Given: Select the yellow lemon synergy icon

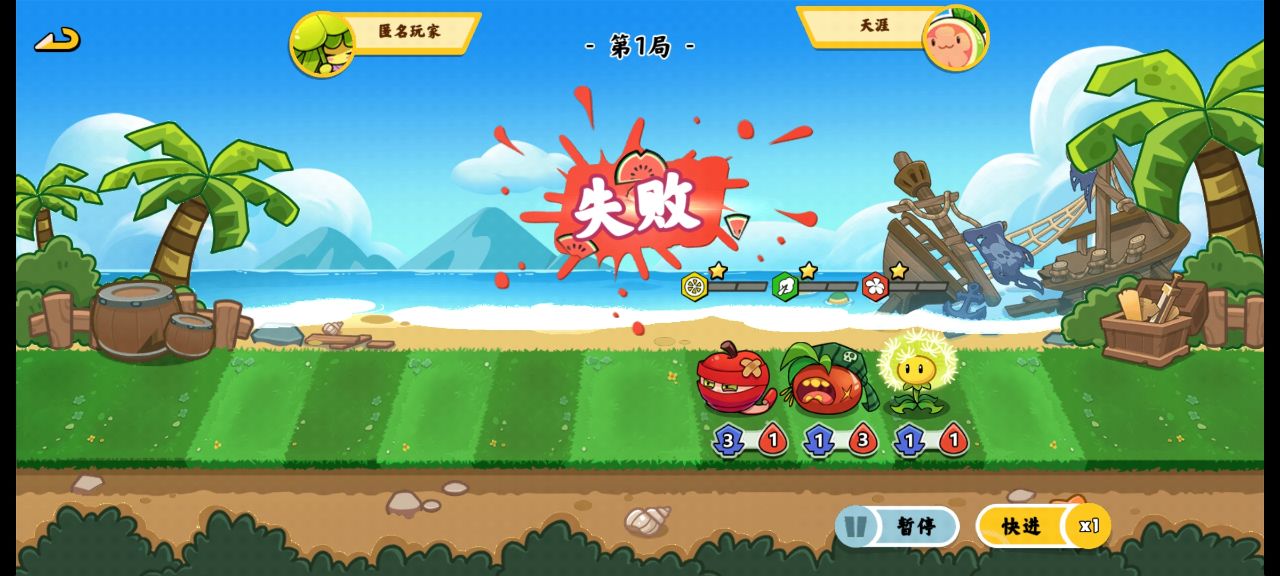Looking at the screenshot, I should click(x=694, y=287).
